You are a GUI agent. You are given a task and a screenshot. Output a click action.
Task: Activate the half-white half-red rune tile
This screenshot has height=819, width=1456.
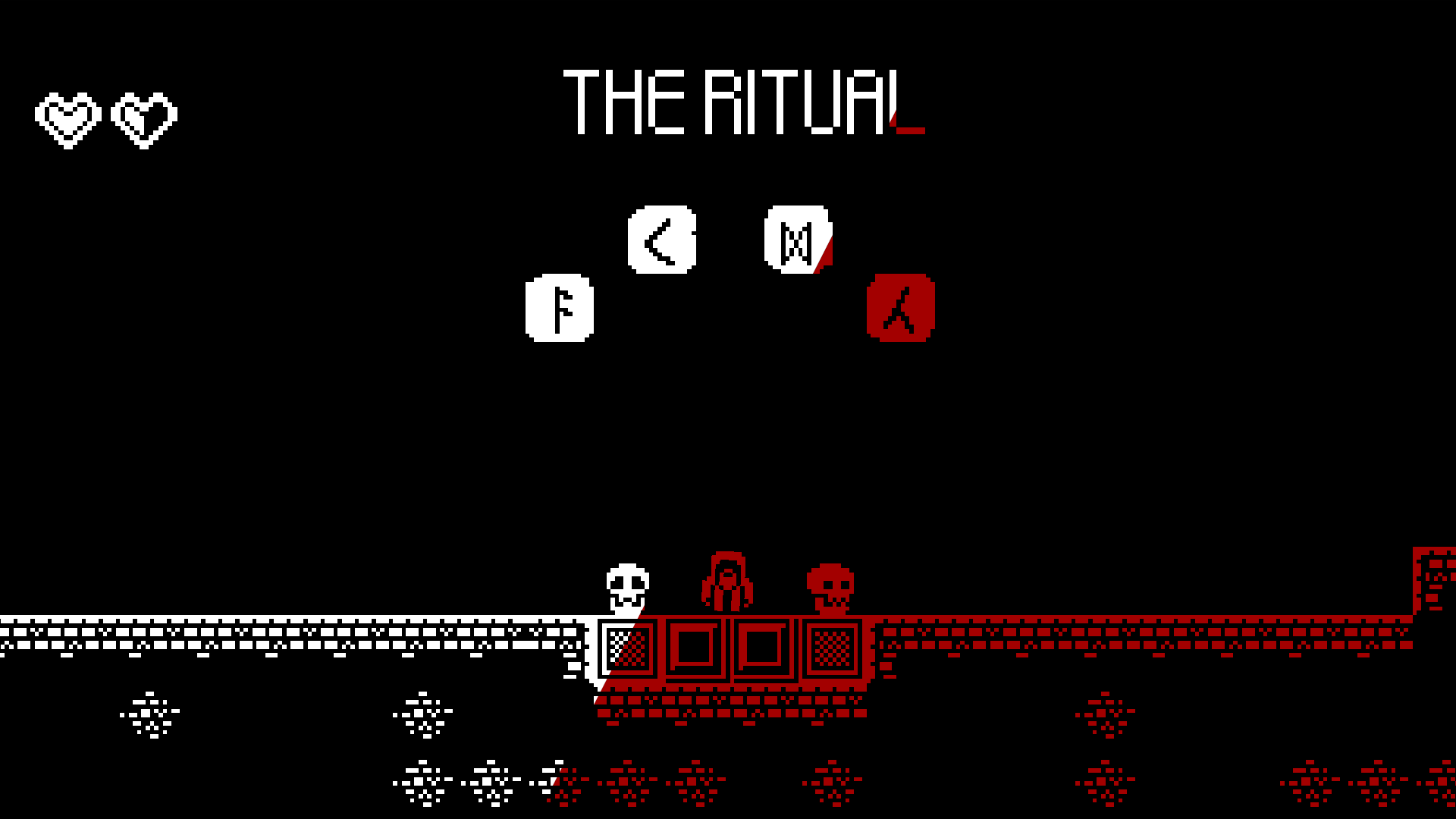pos(796,238)
